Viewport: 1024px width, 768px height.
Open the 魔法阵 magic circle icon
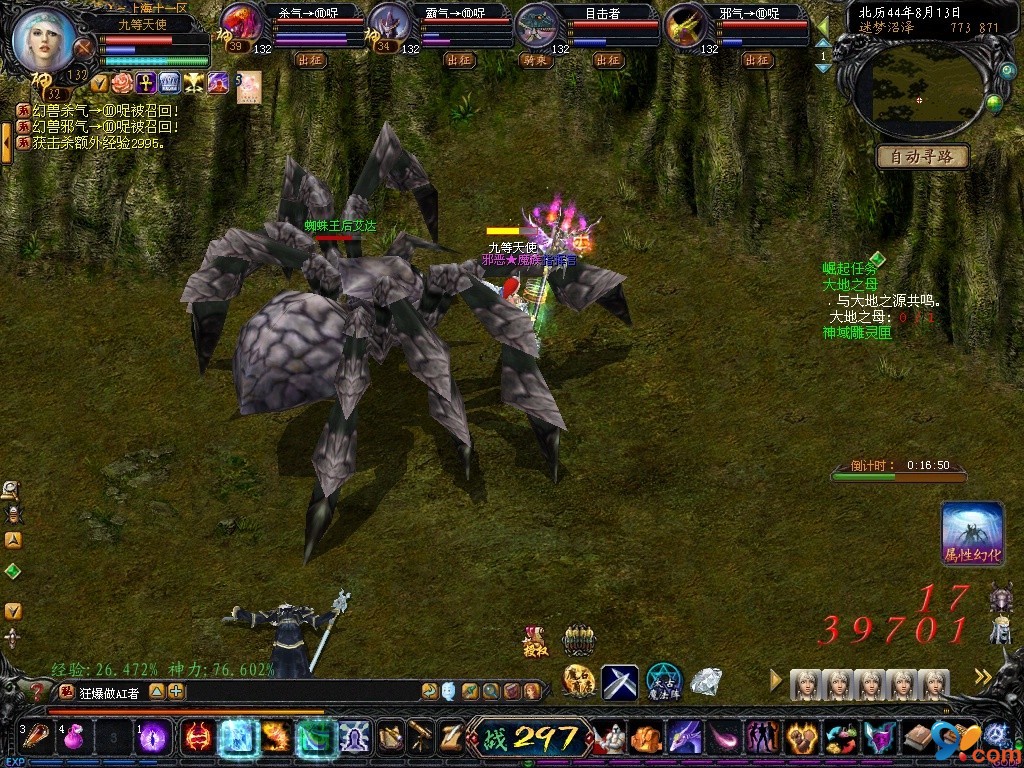click(663, 682)
